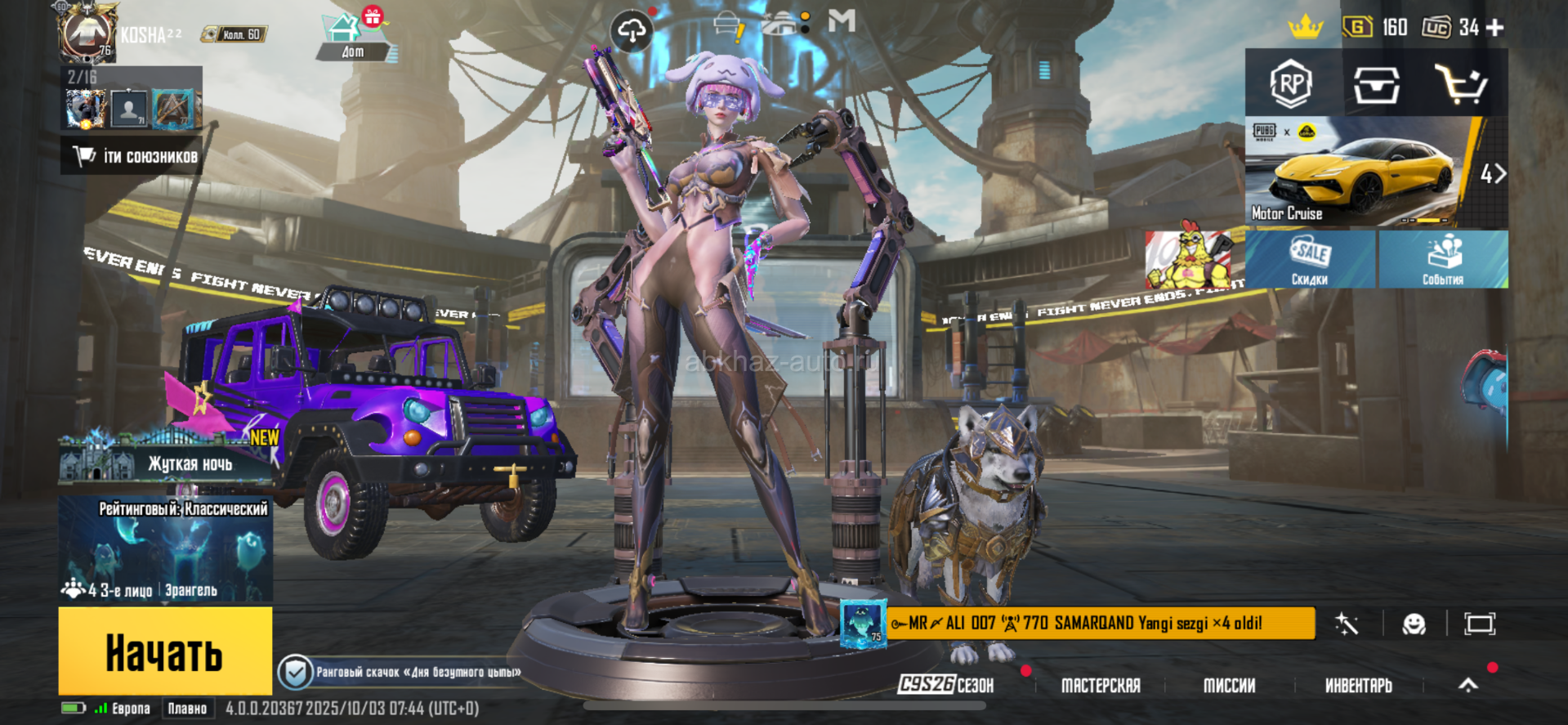1568x725 pixels.
Task: Open the Миссии missions list
Action: [x=1229, y=685]
